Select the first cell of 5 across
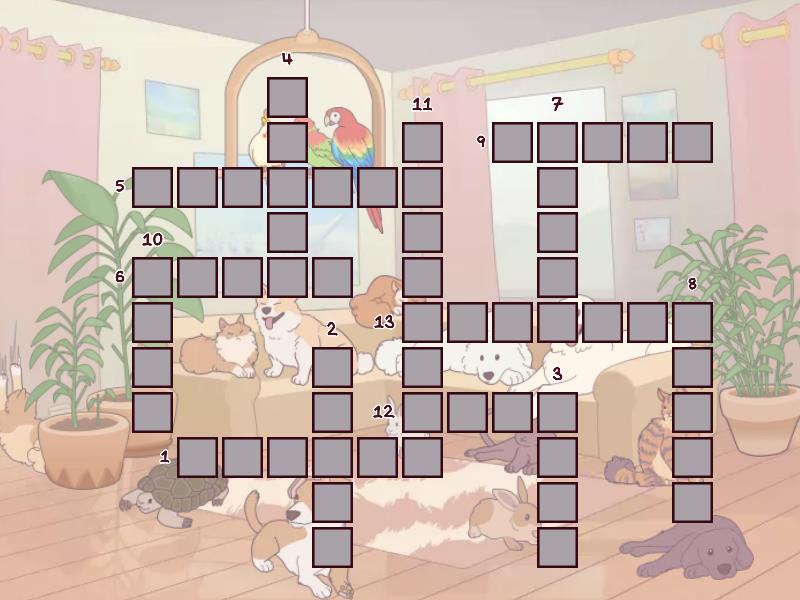 152,187
